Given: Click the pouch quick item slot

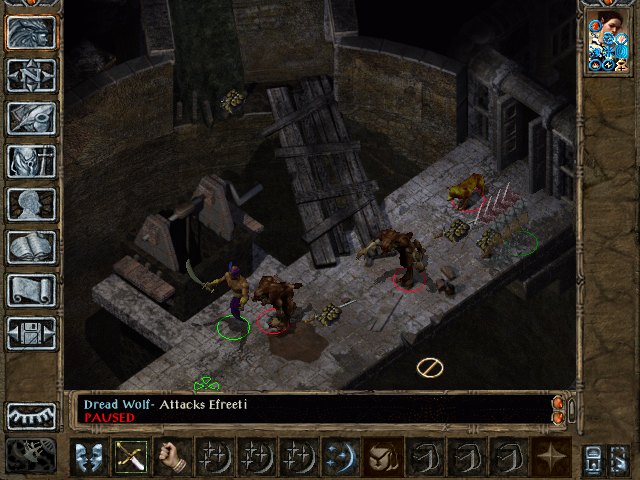Looking at the screenshot, I should pyautogui.click(x=383, y=456).
